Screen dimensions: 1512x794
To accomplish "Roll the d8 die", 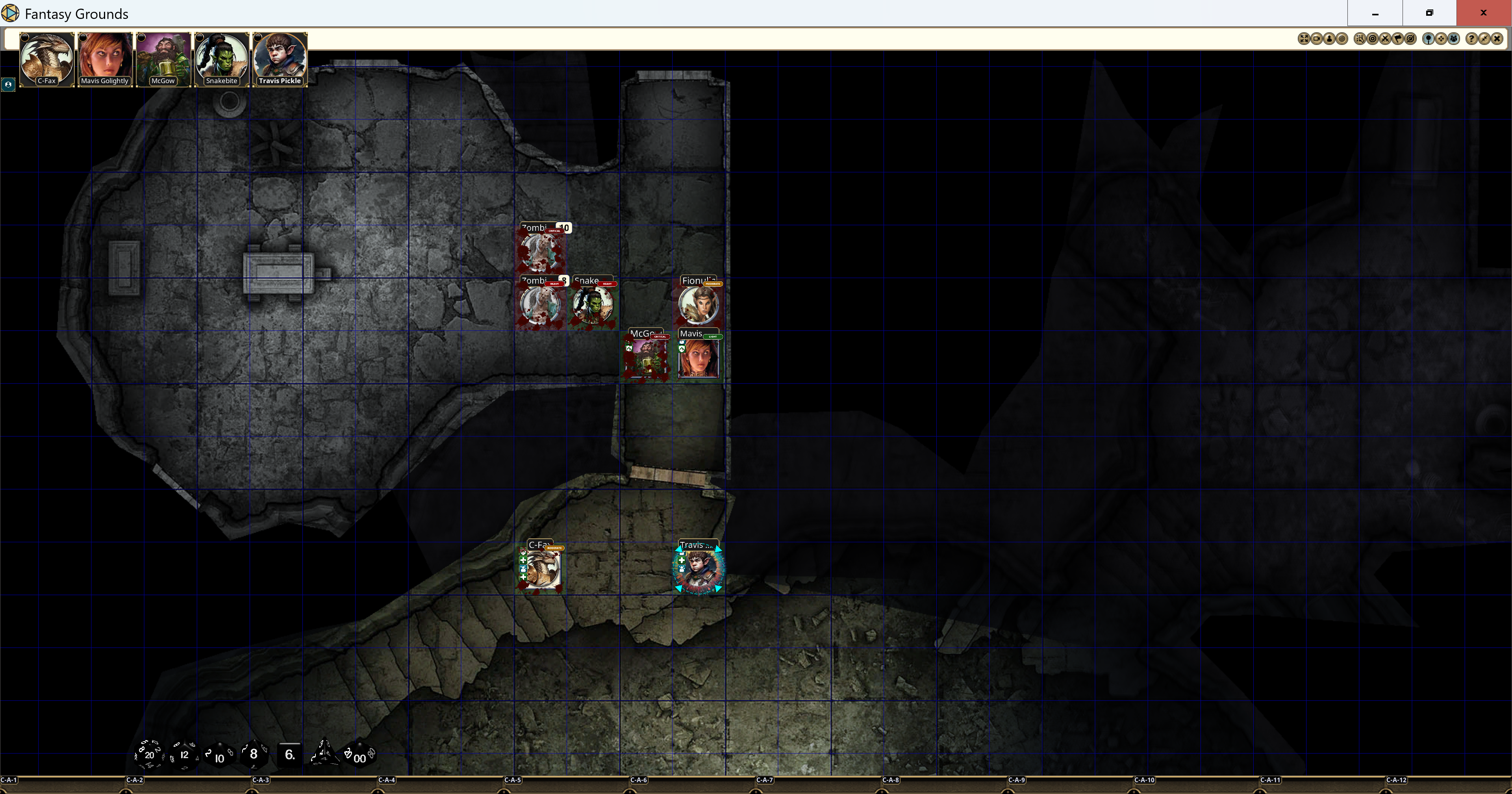I will tap(254, 755).
